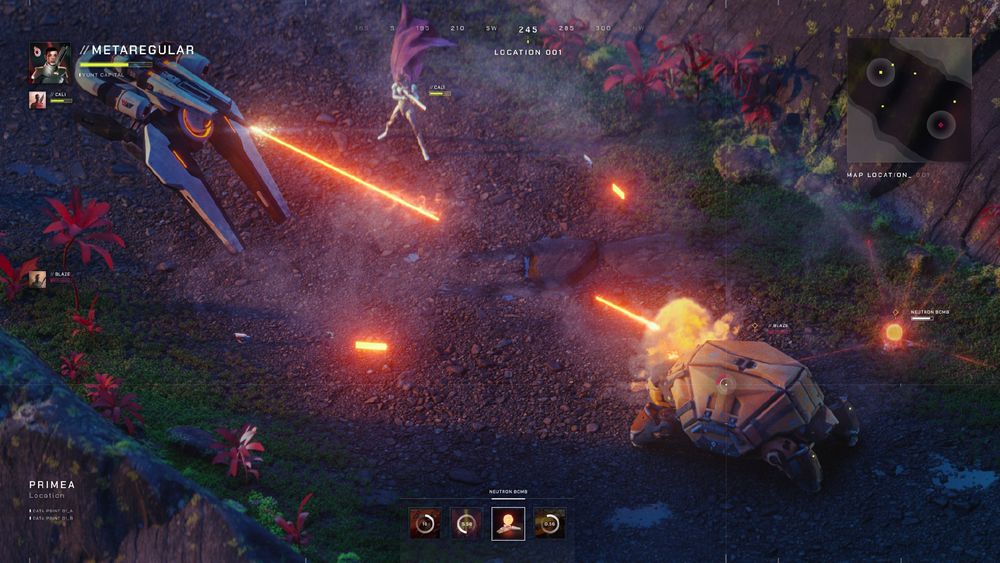Select the Metaregular player portrait

(48, 62)
